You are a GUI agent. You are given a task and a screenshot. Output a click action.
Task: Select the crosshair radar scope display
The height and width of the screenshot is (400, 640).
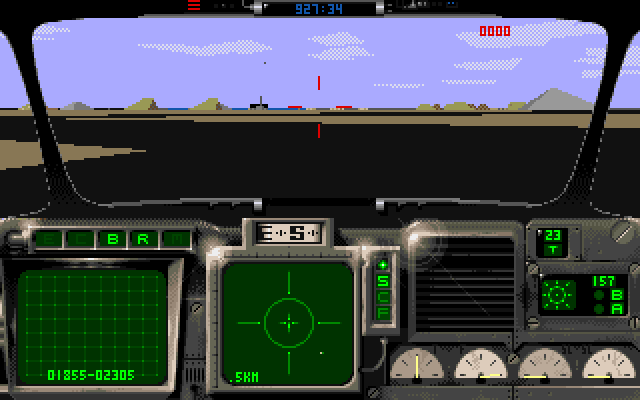coord(289,322)
